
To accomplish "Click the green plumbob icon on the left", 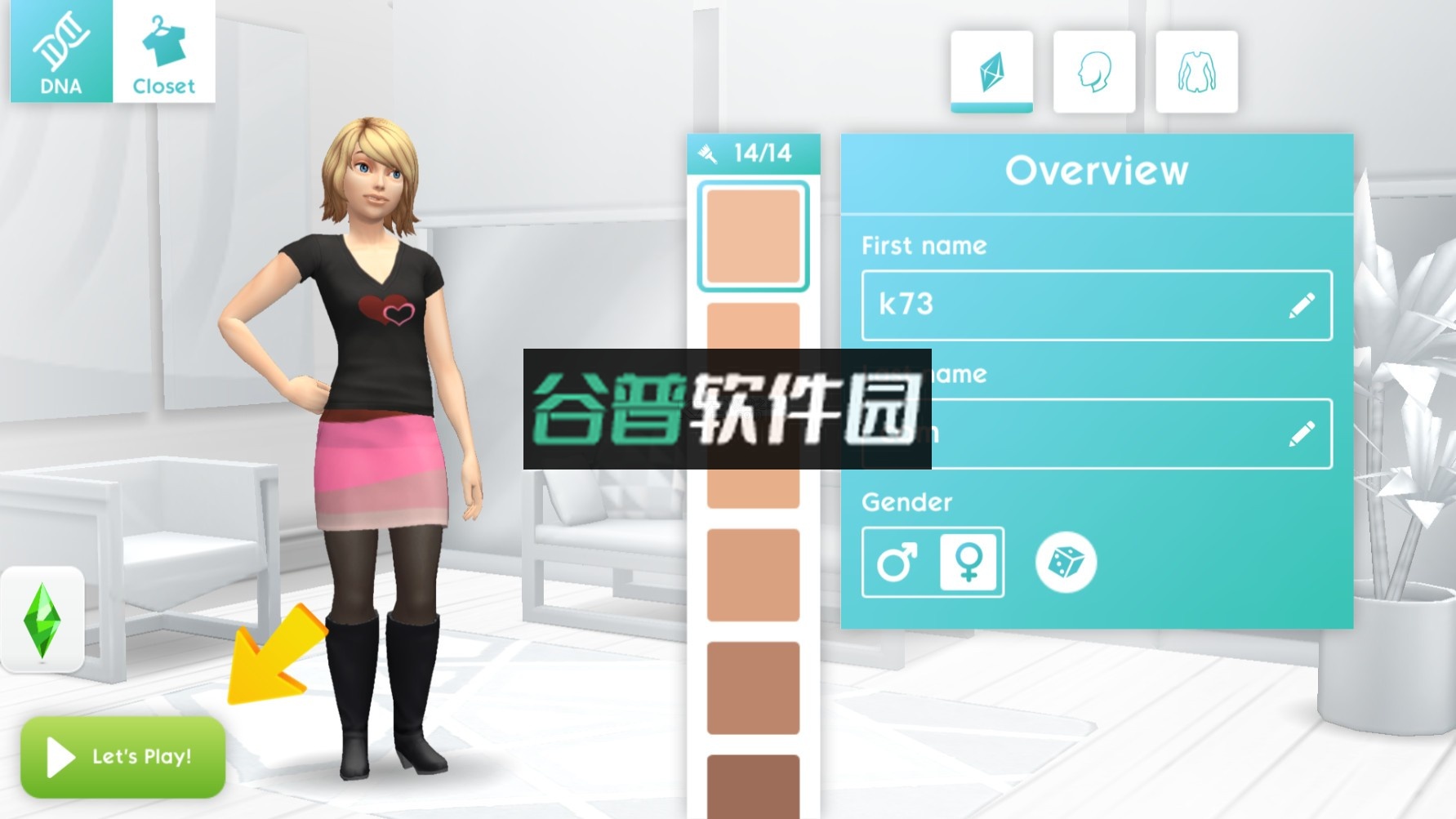I will point(42,621).
